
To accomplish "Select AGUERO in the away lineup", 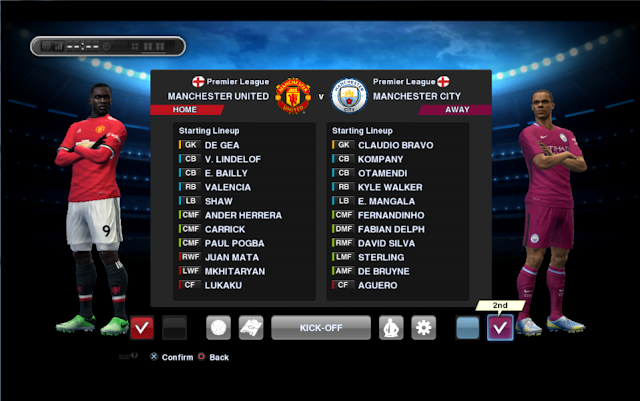I will pos(377,285).
